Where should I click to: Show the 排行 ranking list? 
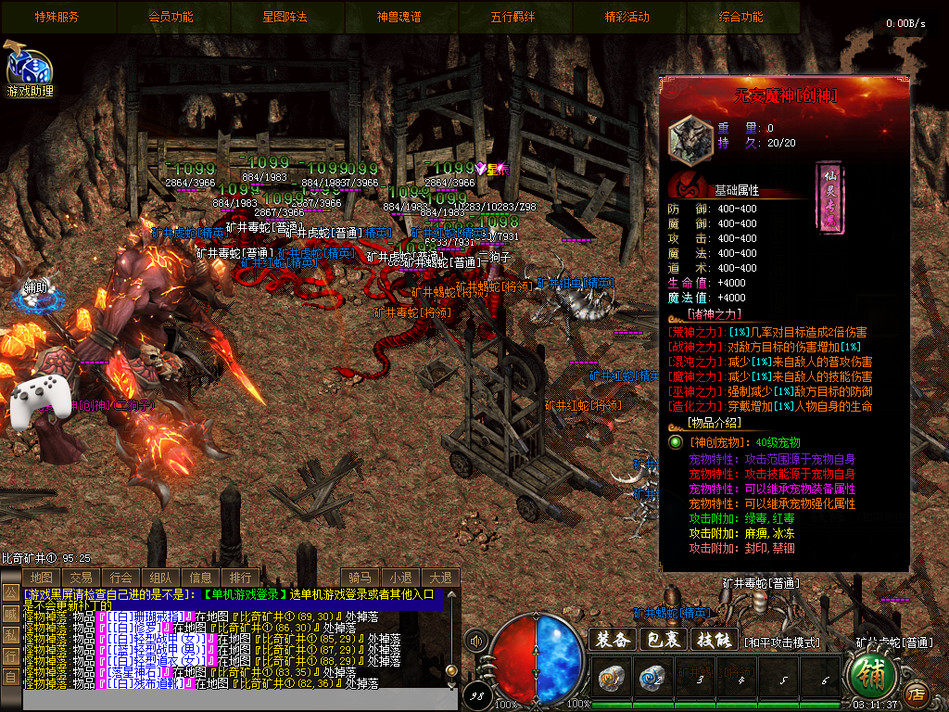pyautogui.click(x=240, y=577)
